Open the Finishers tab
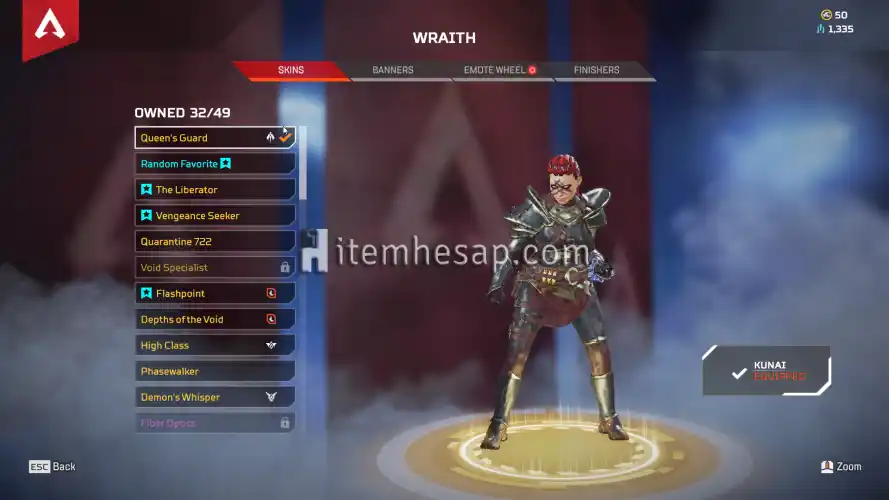This screenshot has height=500, width=889. click(x=596, y=71)
